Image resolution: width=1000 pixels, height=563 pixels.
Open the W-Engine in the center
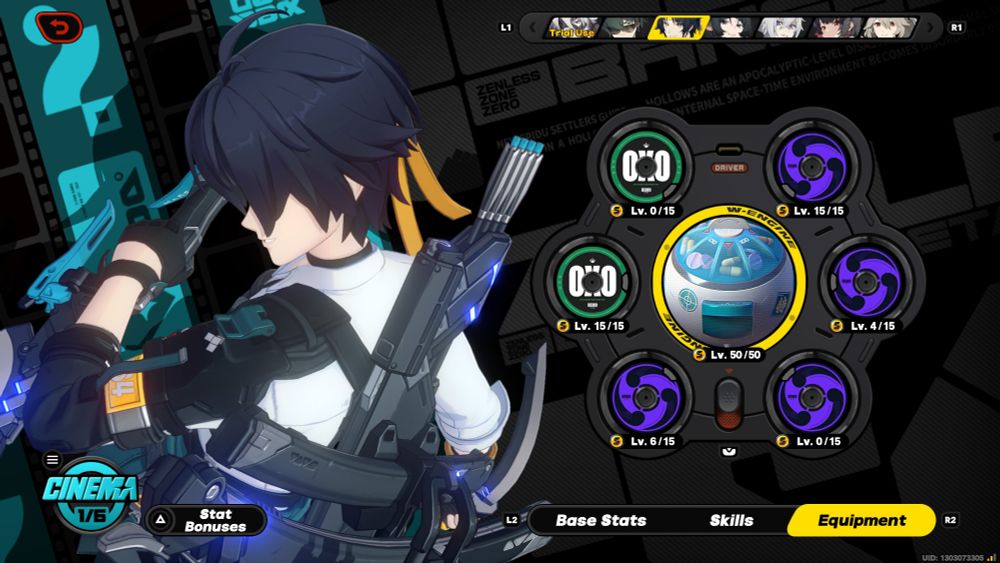728,282
